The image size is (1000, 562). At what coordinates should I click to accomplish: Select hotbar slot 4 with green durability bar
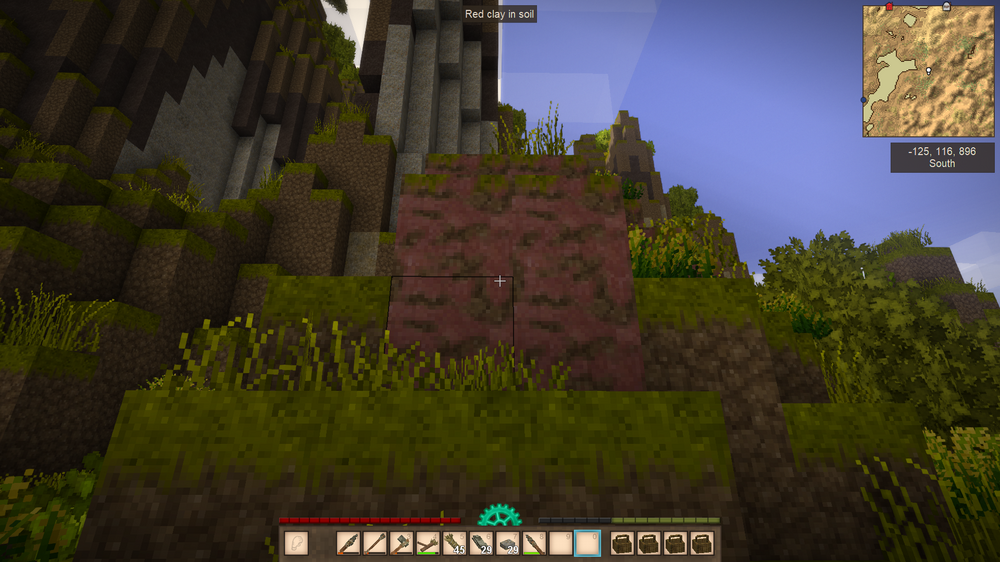[x=428, y=543]
